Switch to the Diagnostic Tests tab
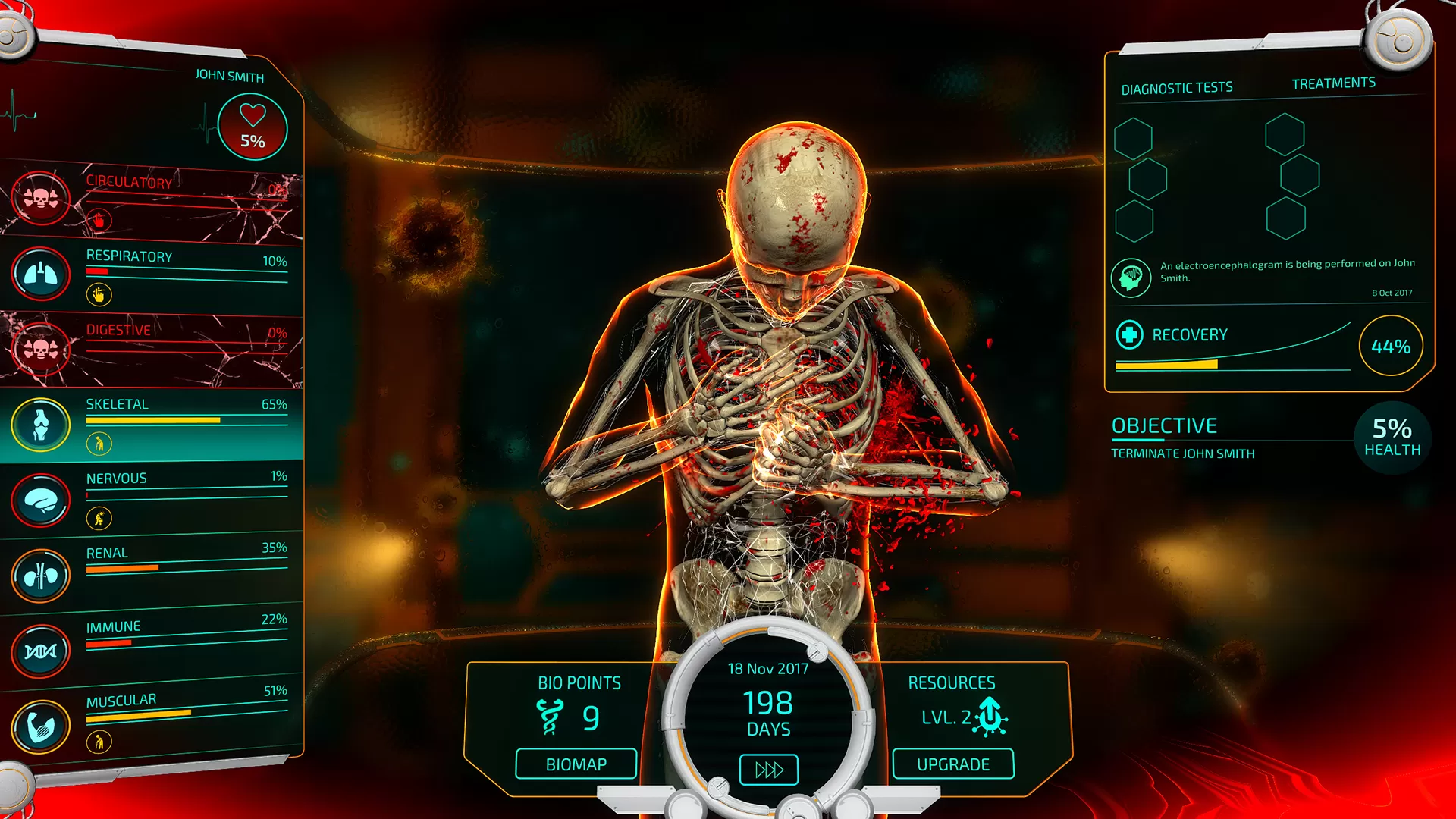Screen dimensions: 1456x819 coord(1177,86)
